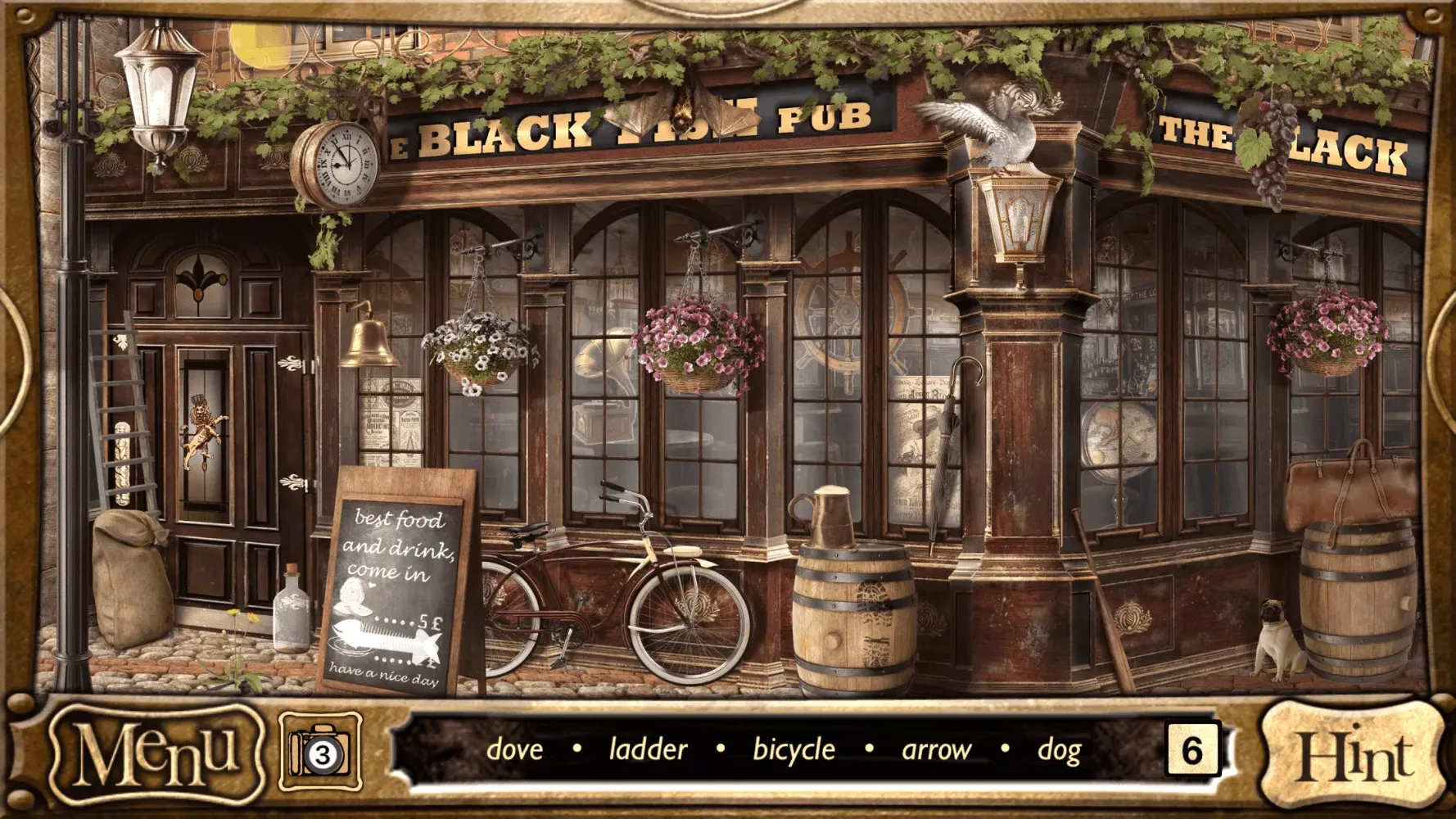Click the word dove in the object list
The height and width of the screenshot is (819, 1456).
(516, 749)
